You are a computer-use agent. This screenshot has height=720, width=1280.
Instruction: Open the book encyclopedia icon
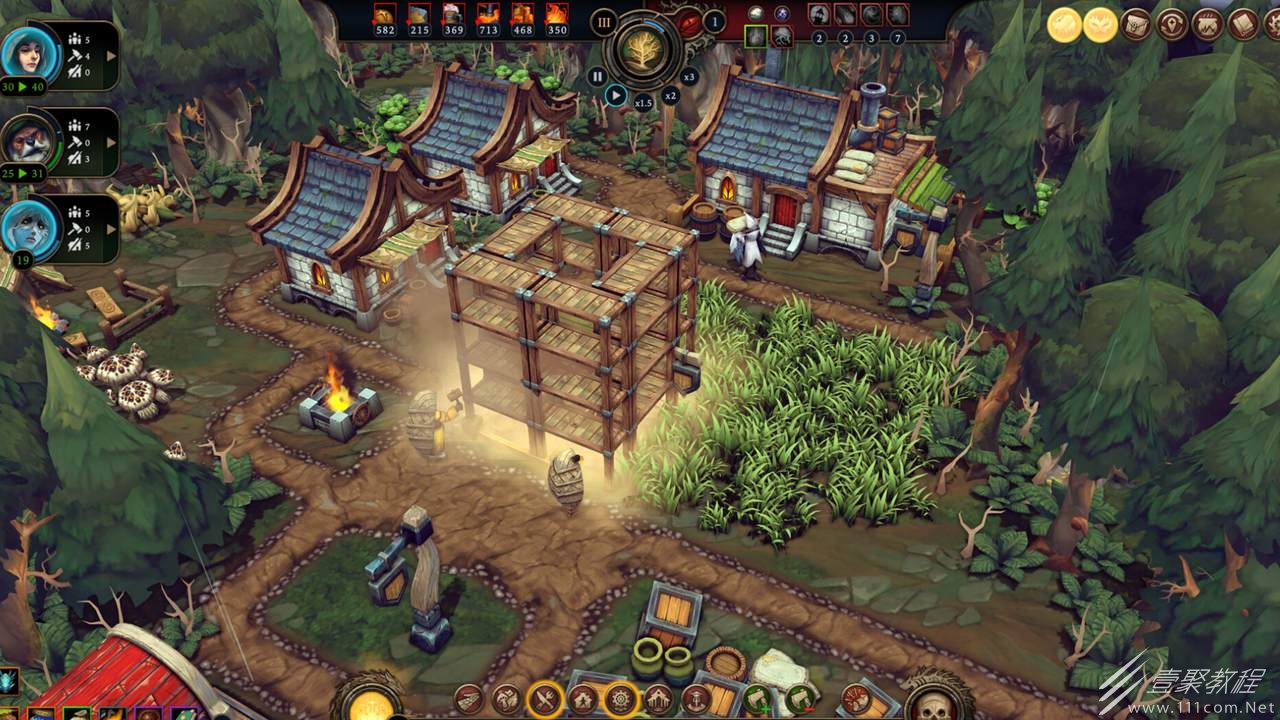point(1243,24)
